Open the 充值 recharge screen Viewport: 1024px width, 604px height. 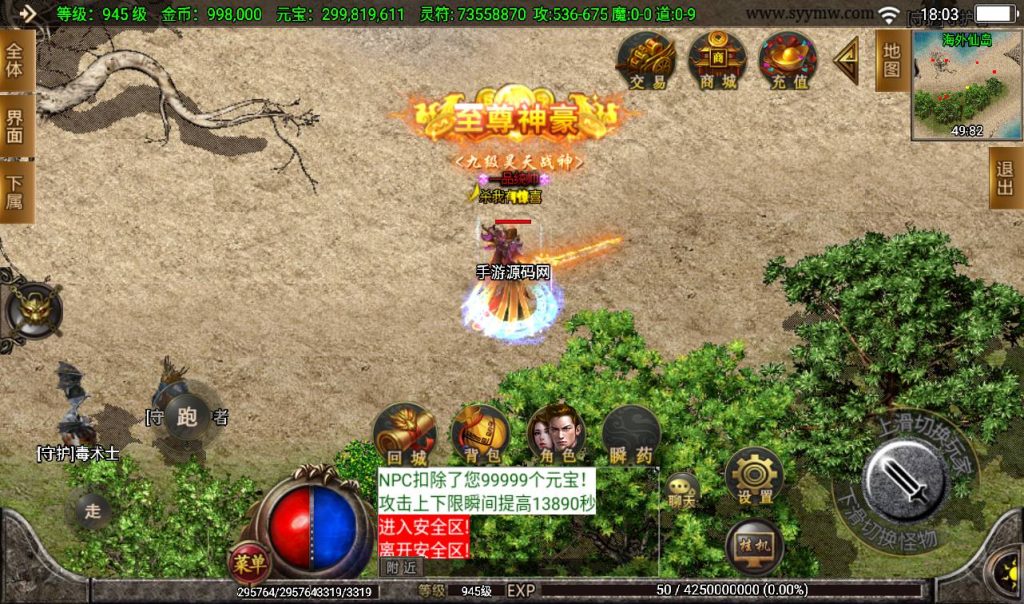click(x=788, y=60)
